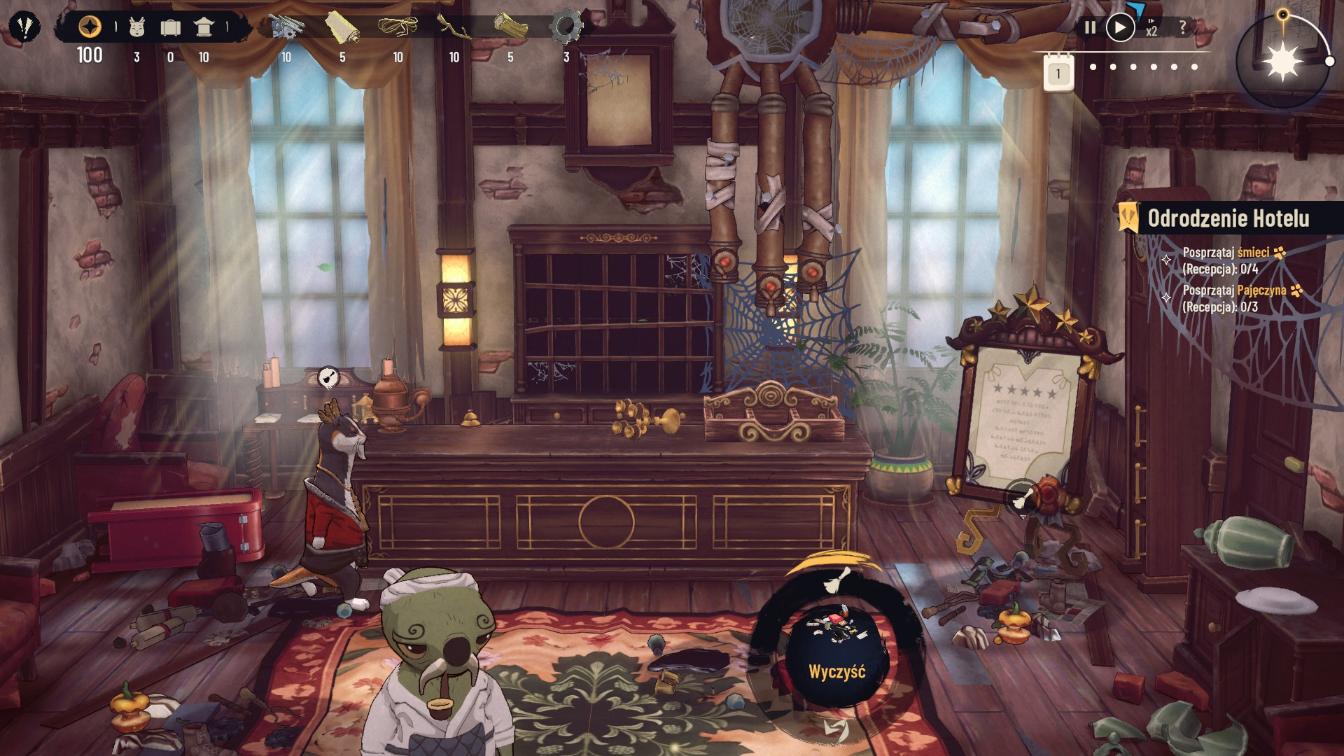Open the question mark help button
Image resolution: width=1344 pixels, height=756 pixels.
(x=1183, y=28)
